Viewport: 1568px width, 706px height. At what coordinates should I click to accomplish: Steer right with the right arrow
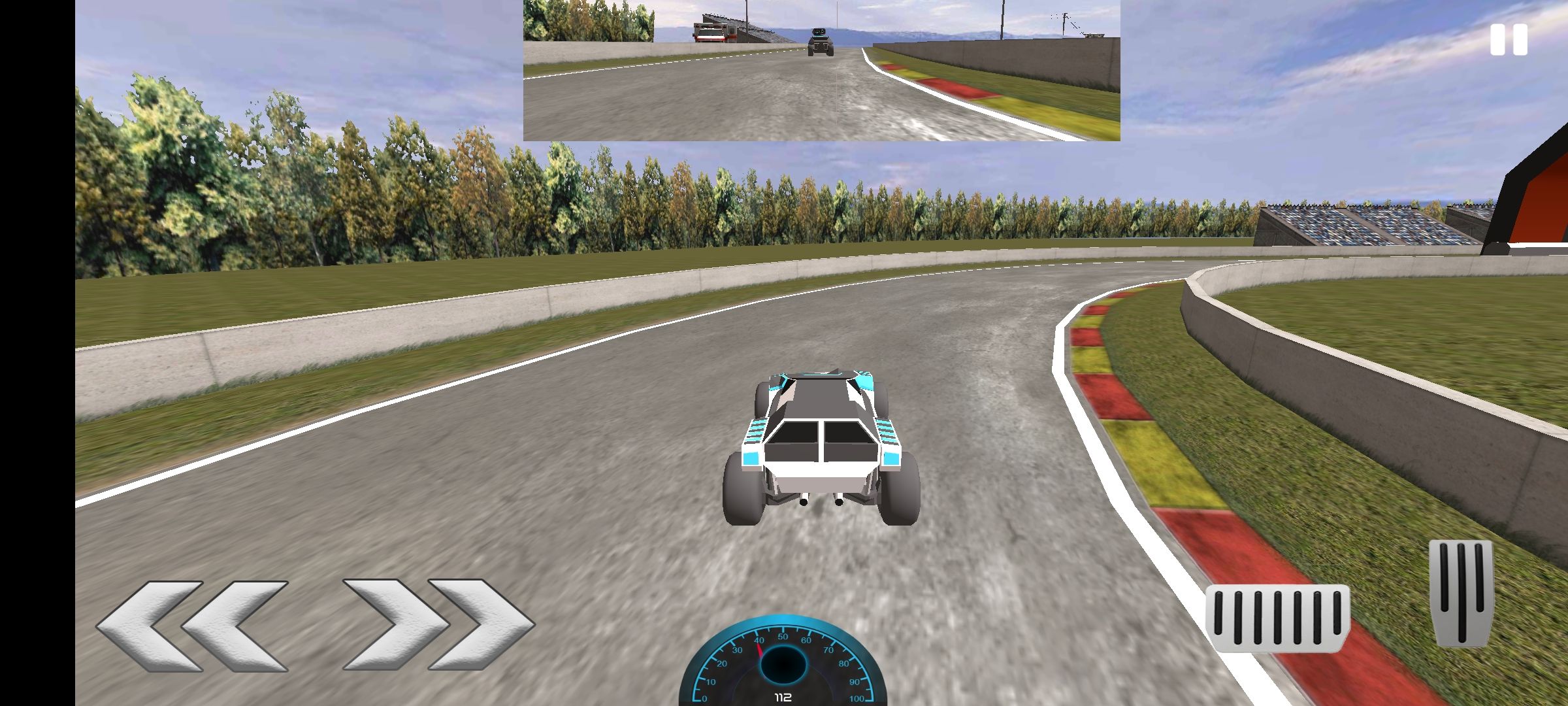438,624
